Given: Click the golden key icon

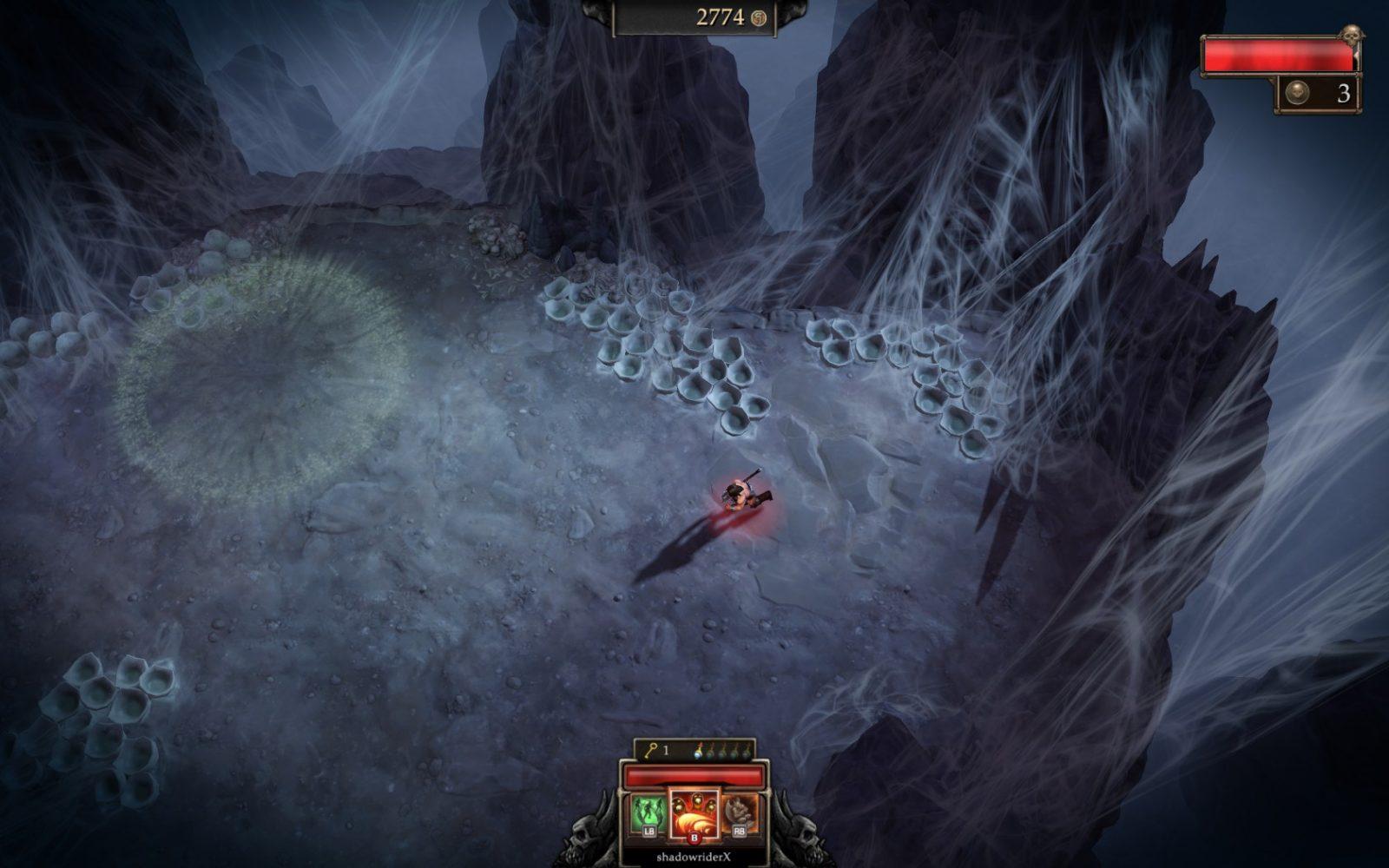Looking at the screenshot, I should pos(651,750).
